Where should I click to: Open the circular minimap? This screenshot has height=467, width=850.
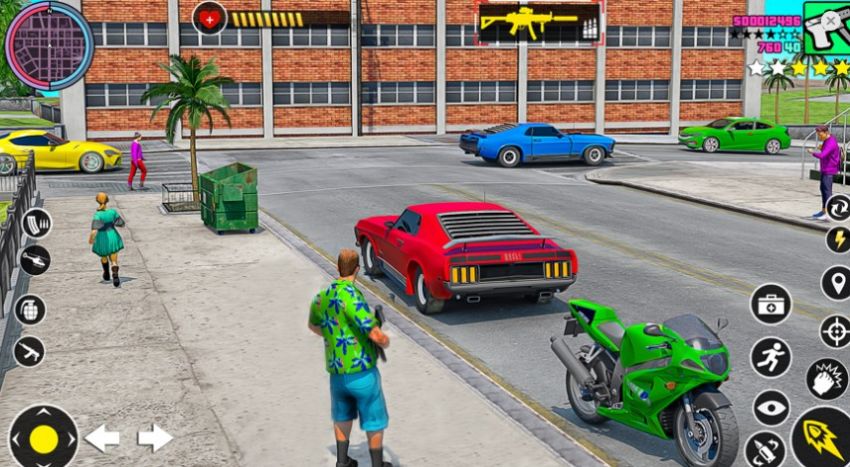click(x=47, y=45)
